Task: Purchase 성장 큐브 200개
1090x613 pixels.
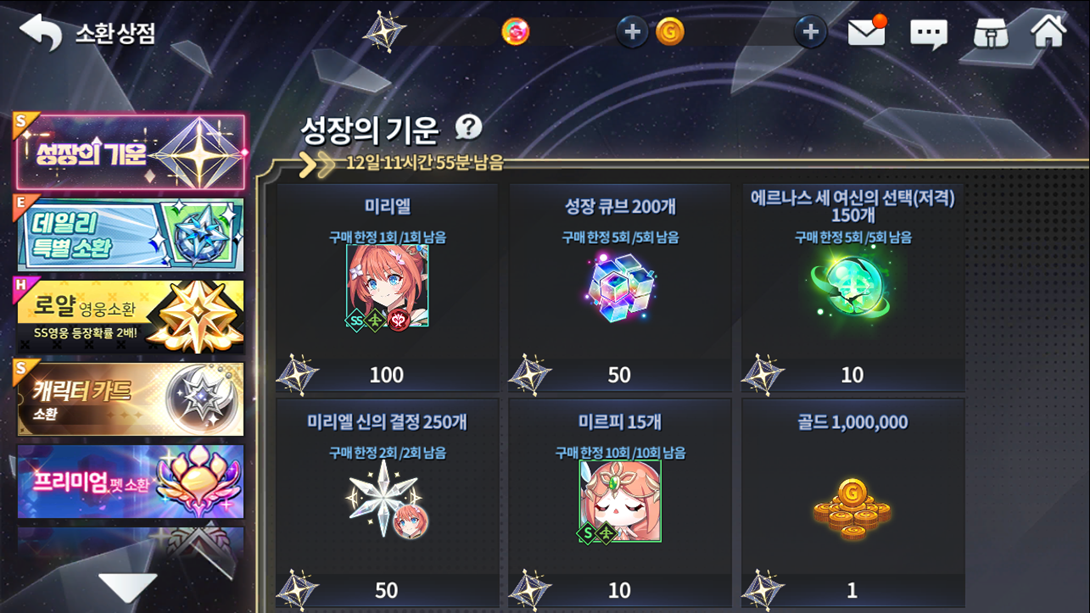Action: tap(620, 288)
